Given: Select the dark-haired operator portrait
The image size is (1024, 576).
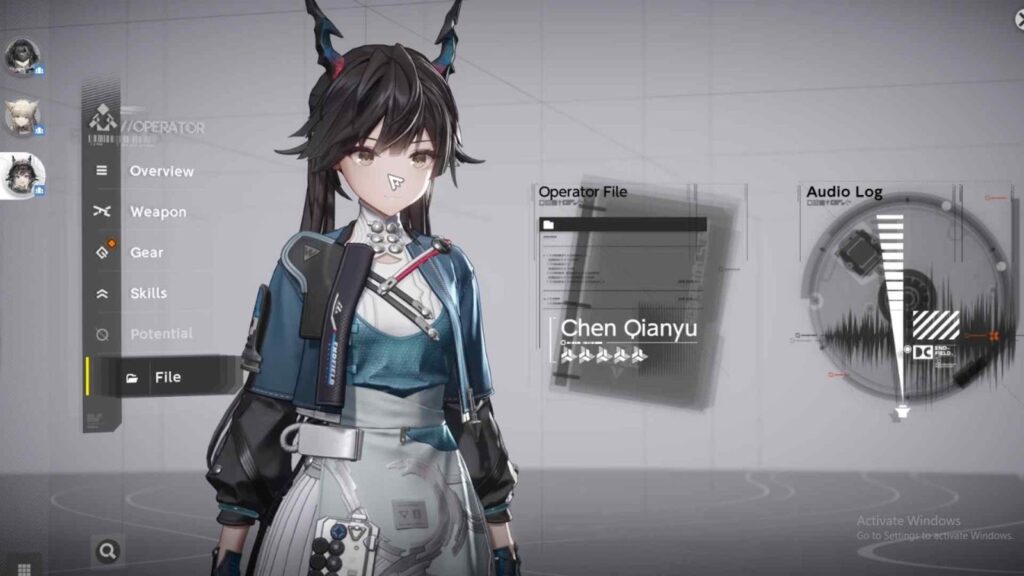Looking at the screenshot, I should 20,57.
